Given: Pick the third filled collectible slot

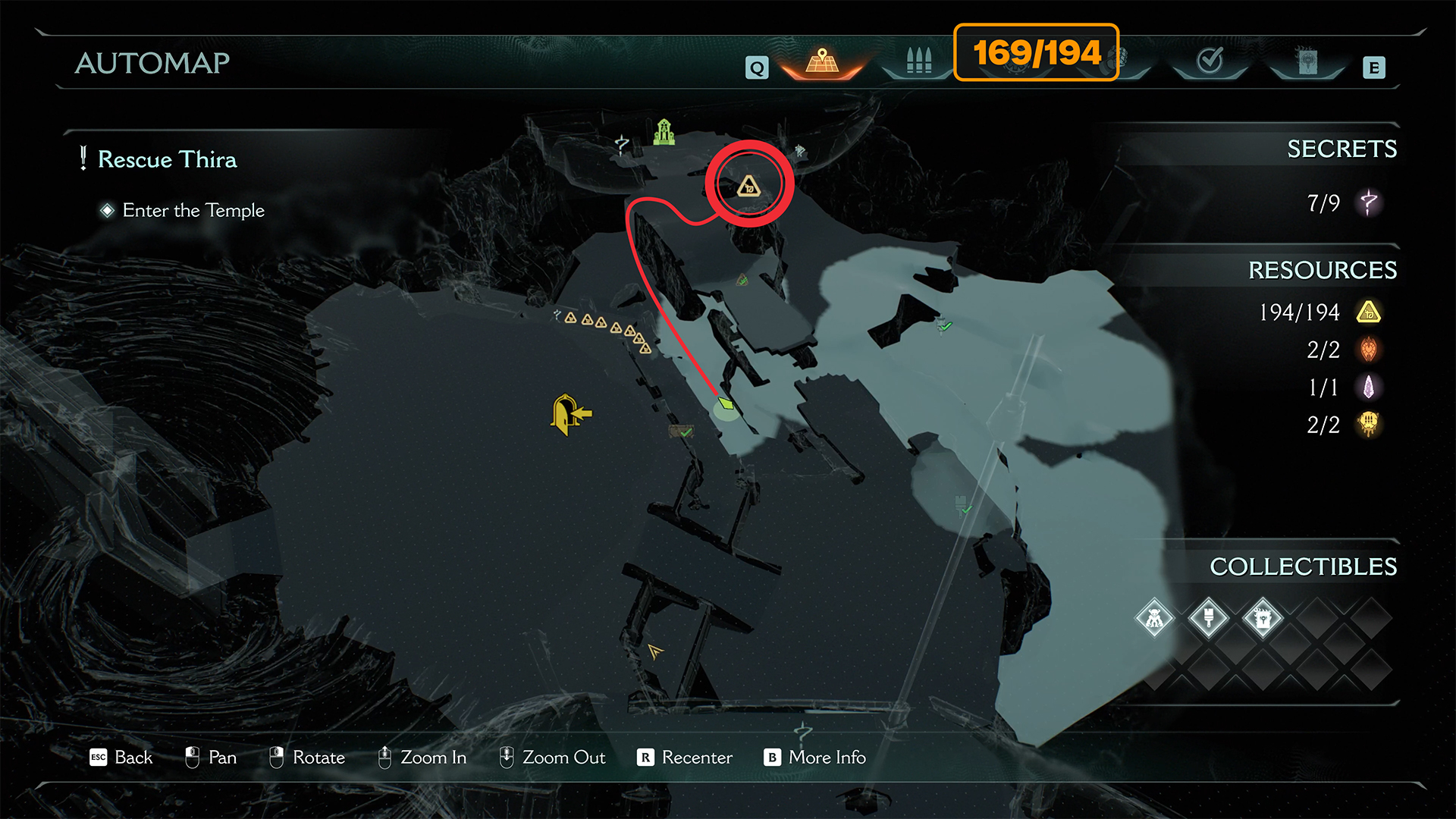Looking at the screenshot, I should click(1263, 619).
